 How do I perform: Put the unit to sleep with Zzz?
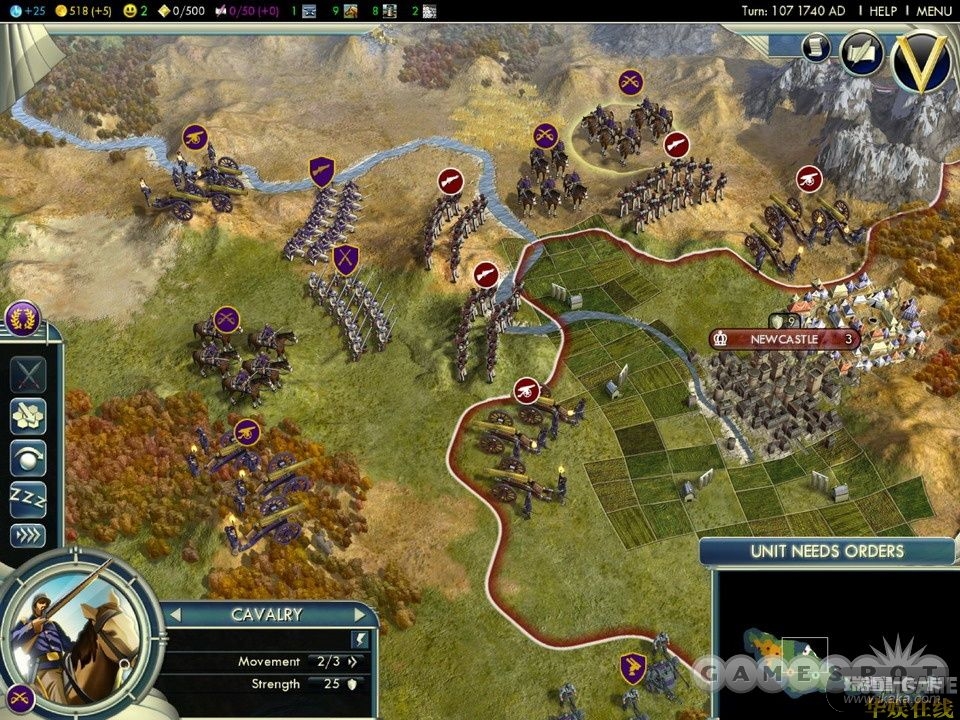[x=28, y=497]
